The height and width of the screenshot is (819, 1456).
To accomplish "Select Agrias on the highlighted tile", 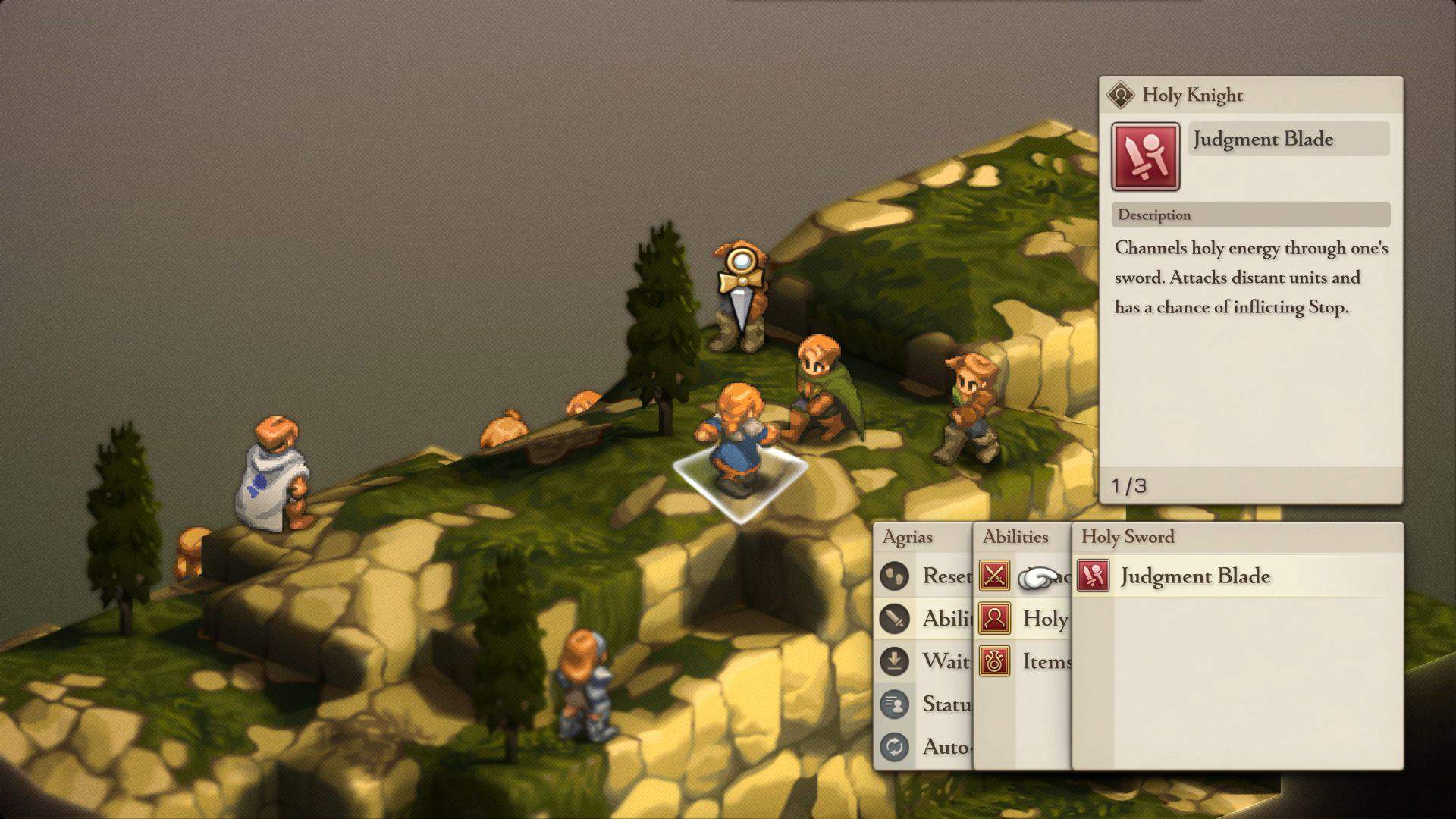I will 737,447.
